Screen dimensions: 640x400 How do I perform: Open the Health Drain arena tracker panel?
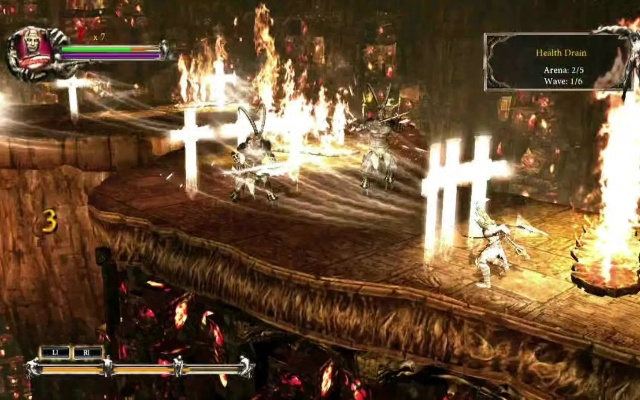click(555, 62)
